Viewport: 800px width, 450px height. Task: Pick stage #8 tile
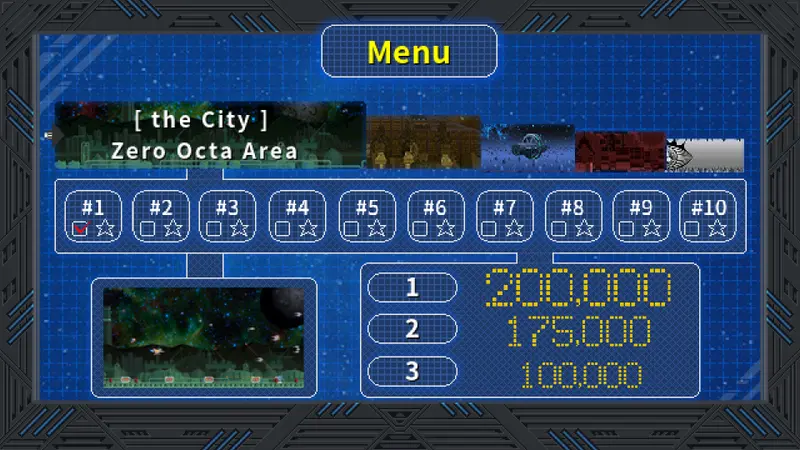(x=572, y=217)
